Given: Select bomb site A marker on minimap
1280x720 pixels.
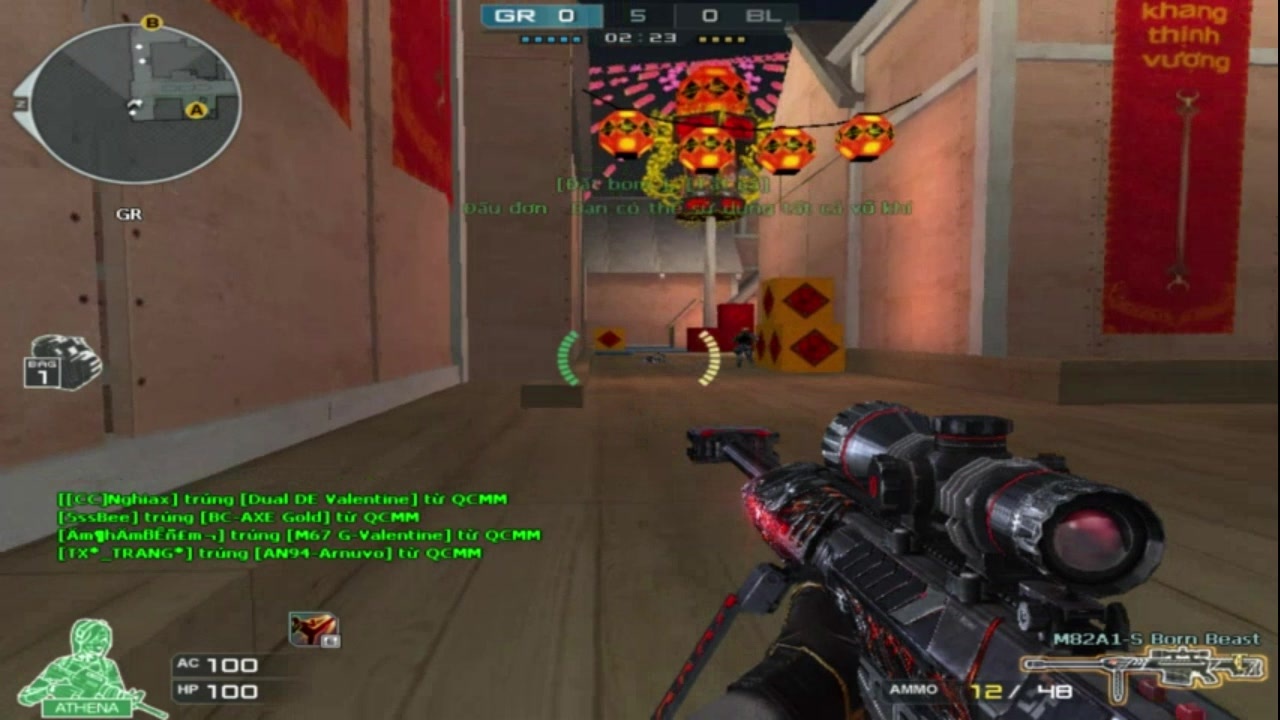Looking at the screenshot, I should 197,110.
